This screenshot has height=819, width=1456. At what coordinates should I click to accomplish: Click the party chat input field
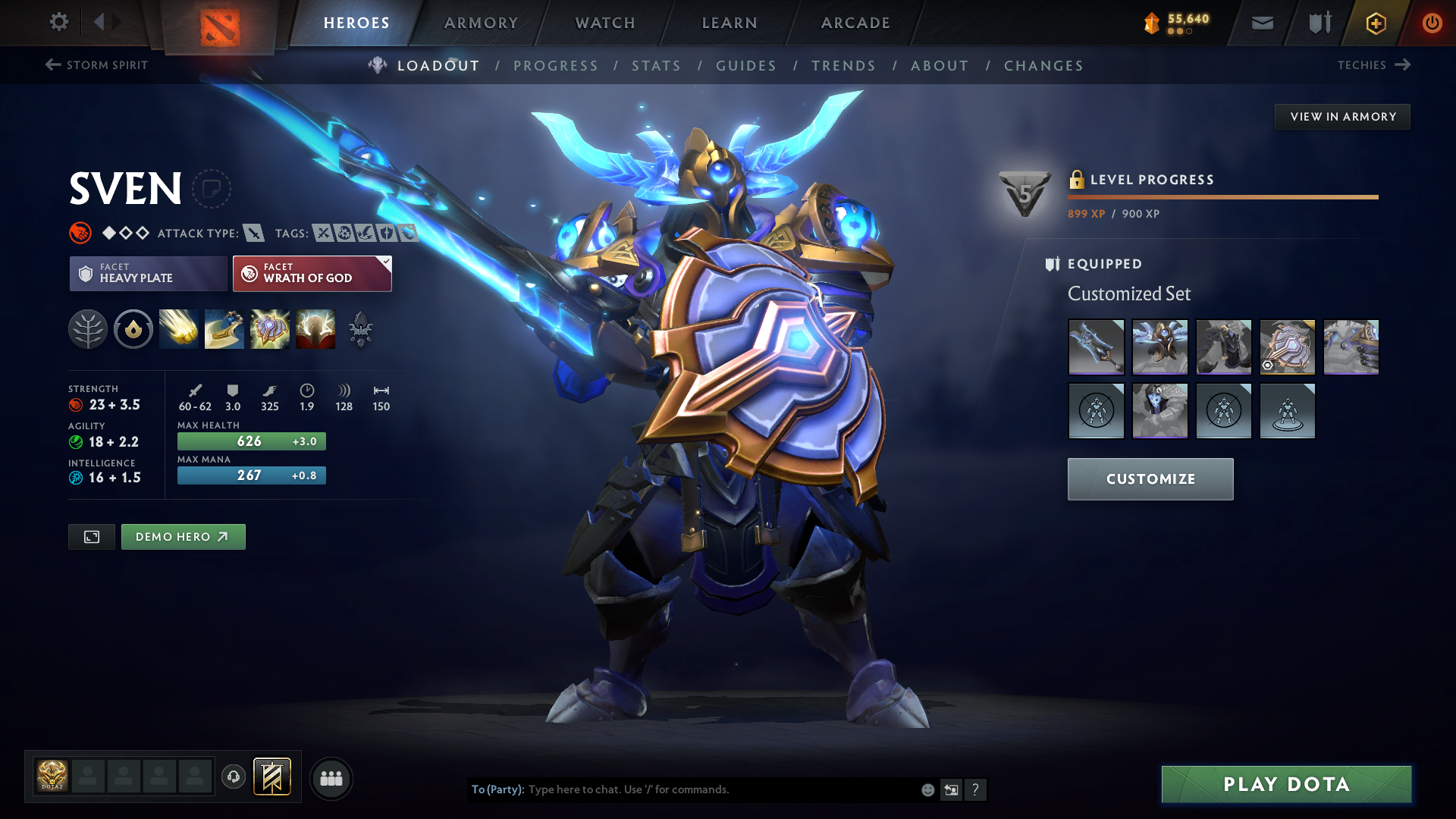tap(720, 789)
